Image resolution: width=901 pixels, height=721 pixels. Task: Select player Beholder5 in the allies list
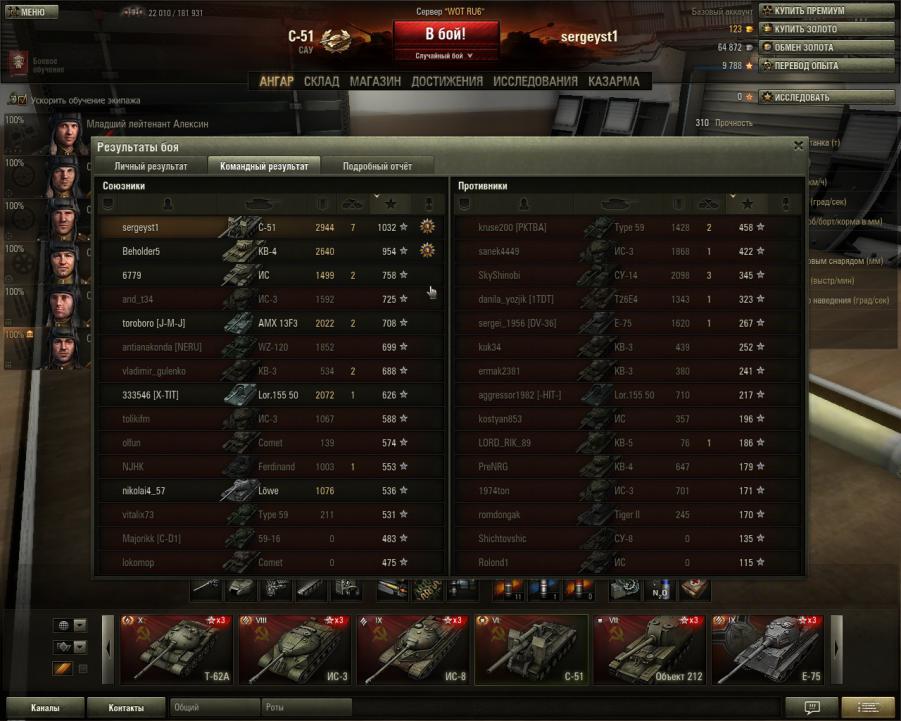pyautogui.click(x=141, y=251)
